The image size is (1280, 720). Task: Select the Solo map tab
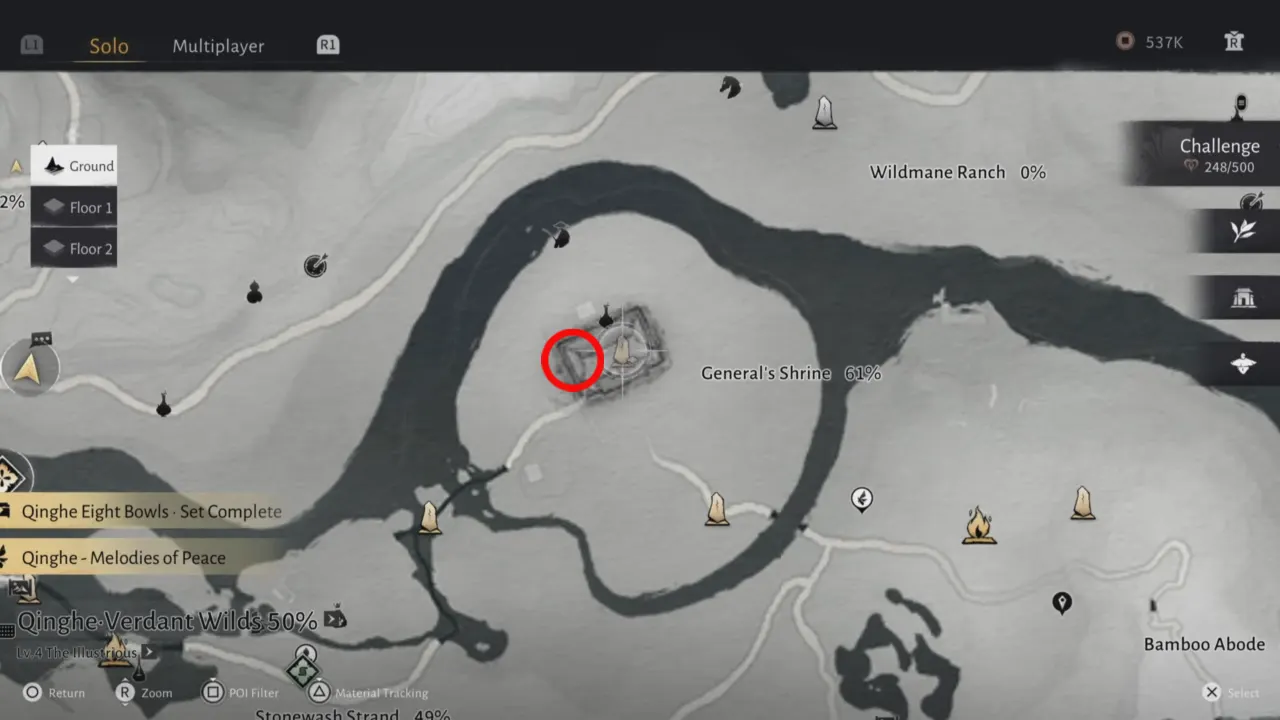(108, 46)
